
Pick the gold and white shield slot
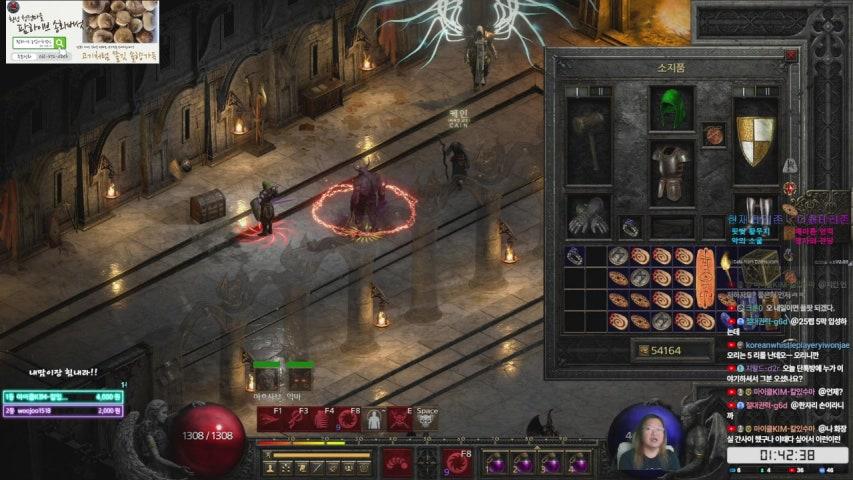pos(755,140)
